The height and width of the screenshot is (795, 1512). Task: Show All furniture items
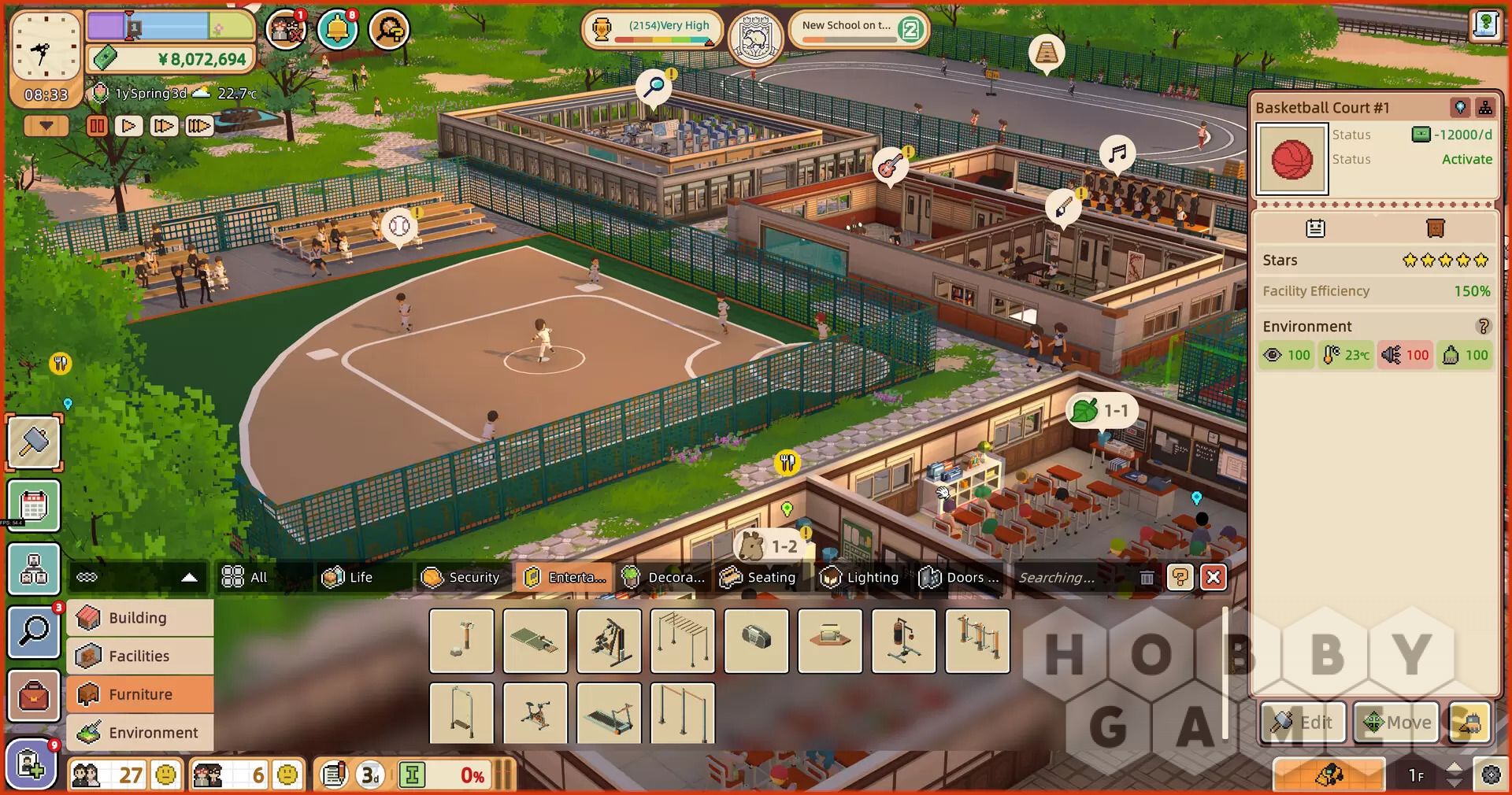245,577
